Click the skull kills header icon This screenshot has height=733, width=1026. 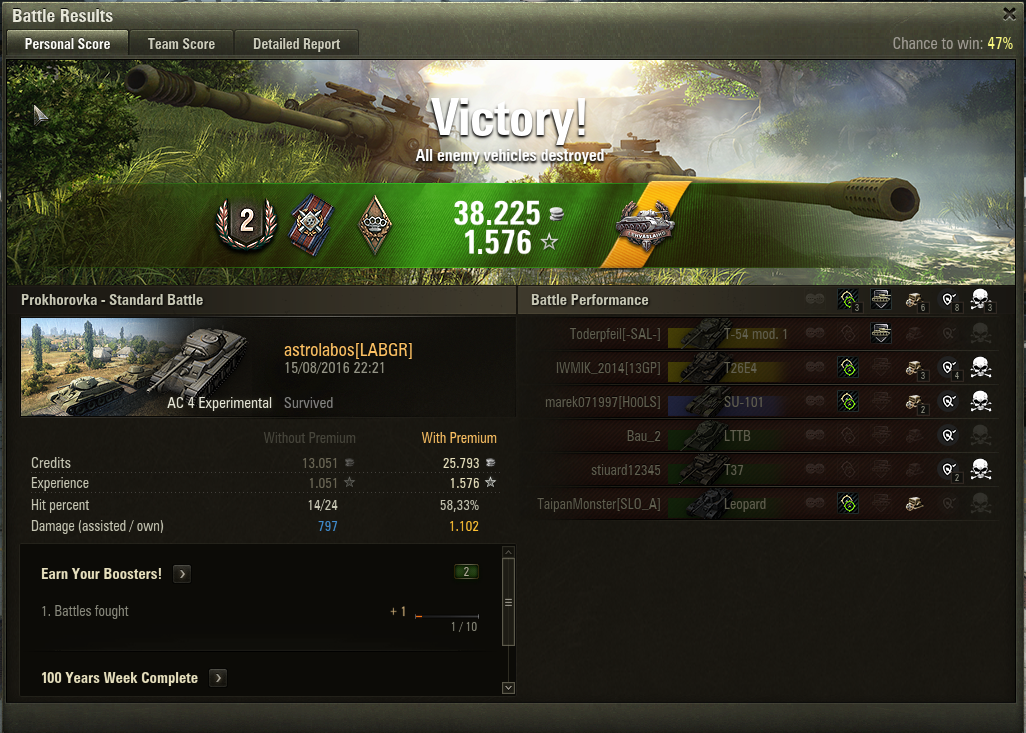click(x=980, y=299)
